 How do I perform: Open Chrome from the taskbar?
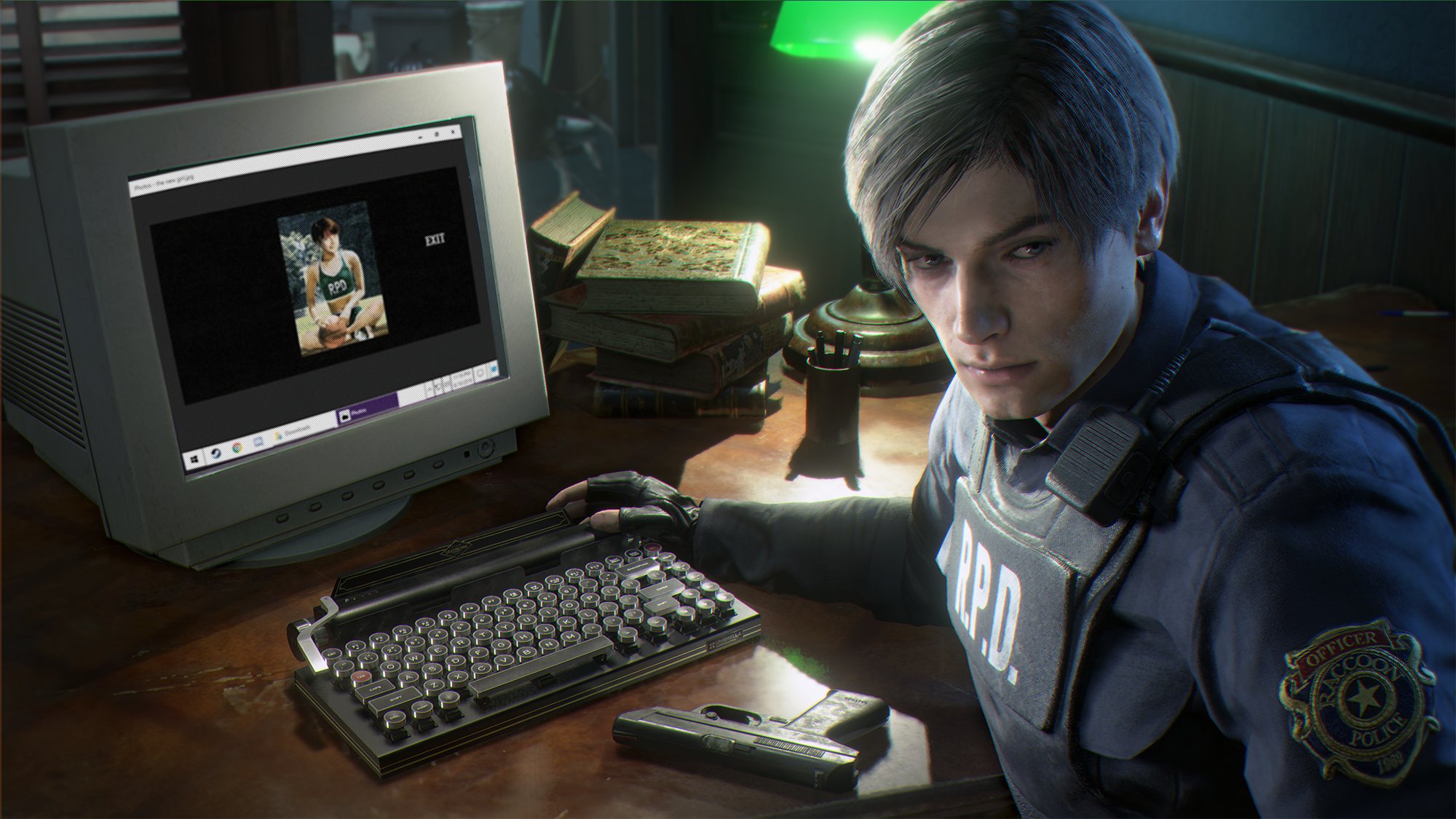pos(237,448)
